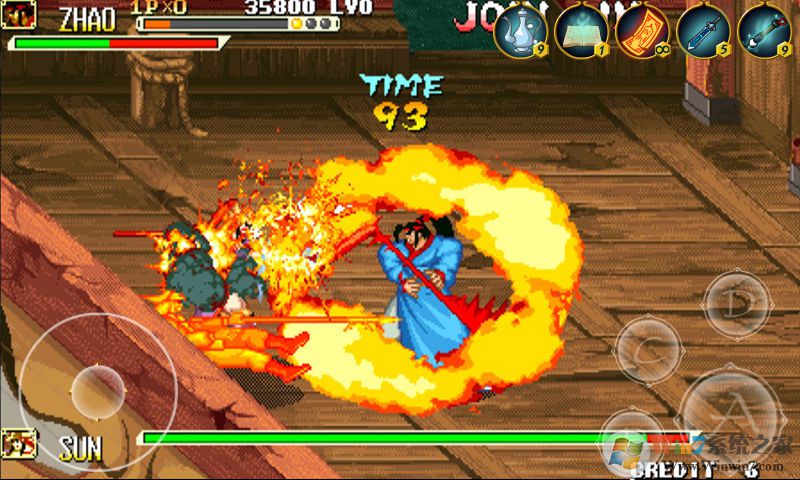Image resolution: width=800 pixels, height=480 pixels.
Task: Tap the C action button
Action: 648,350
